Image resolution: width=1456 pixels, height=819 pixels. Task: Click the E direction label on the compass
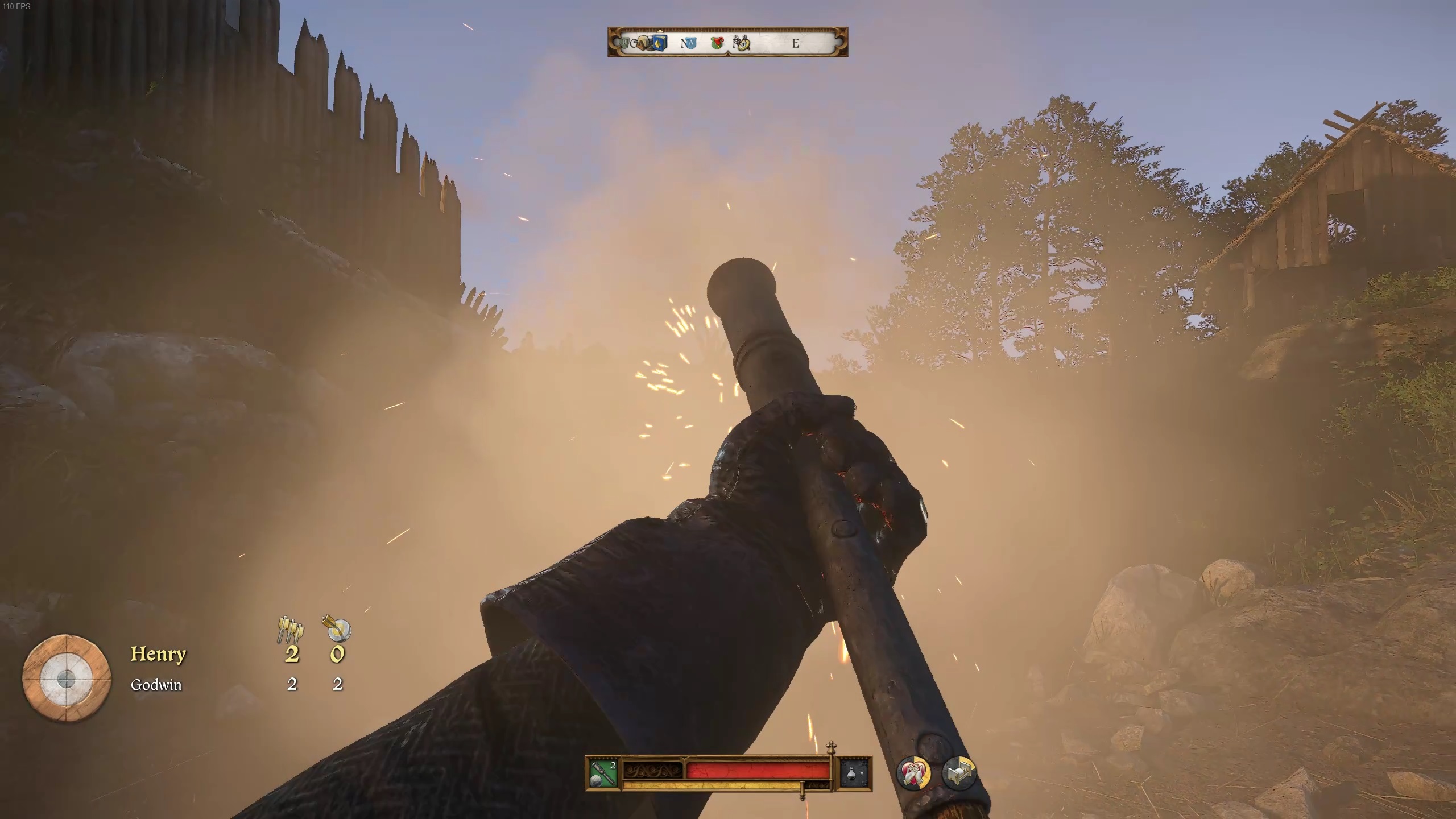click(796, 43)
